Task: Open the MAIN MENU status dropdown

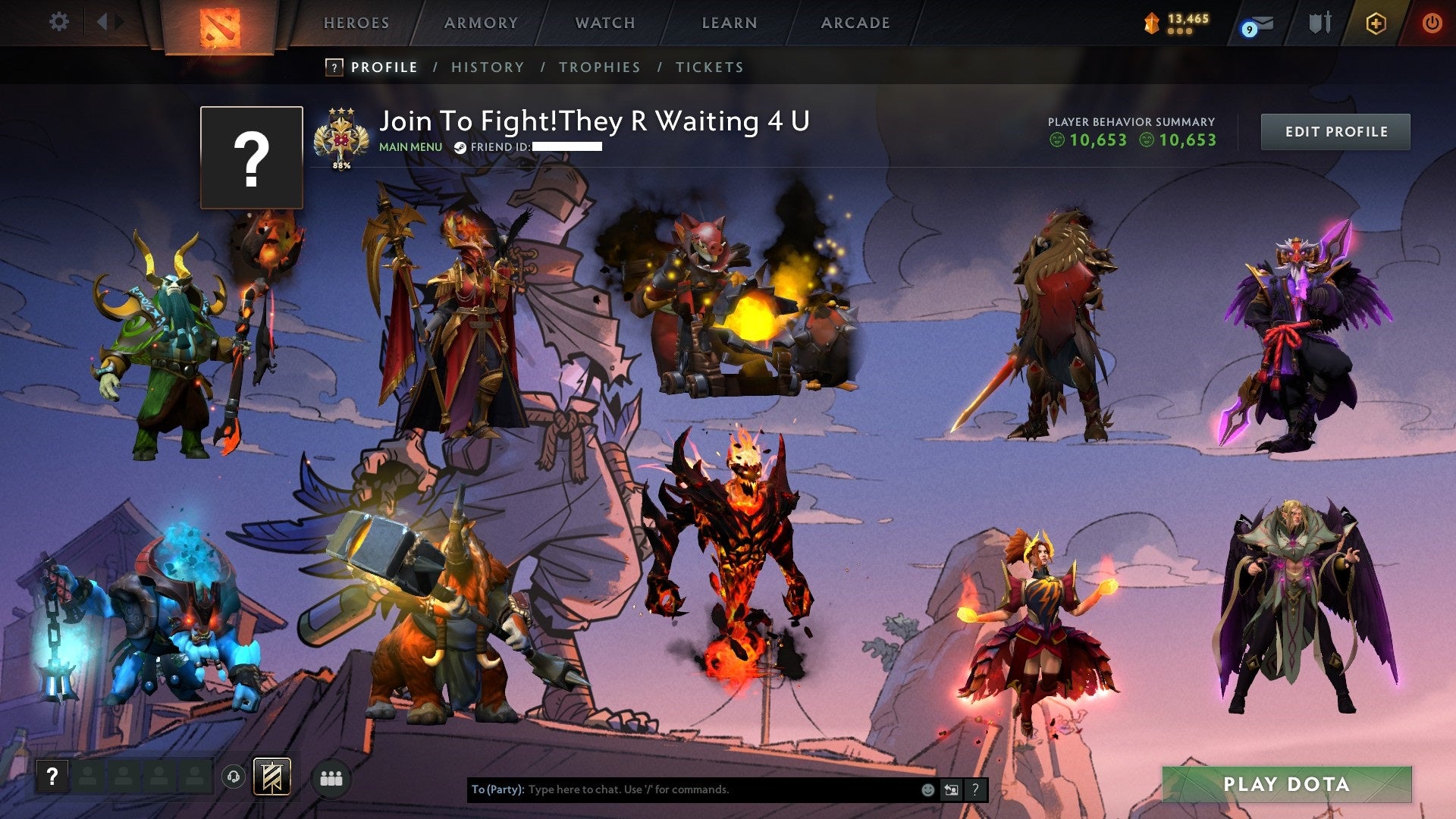Action: click(409, 147)
